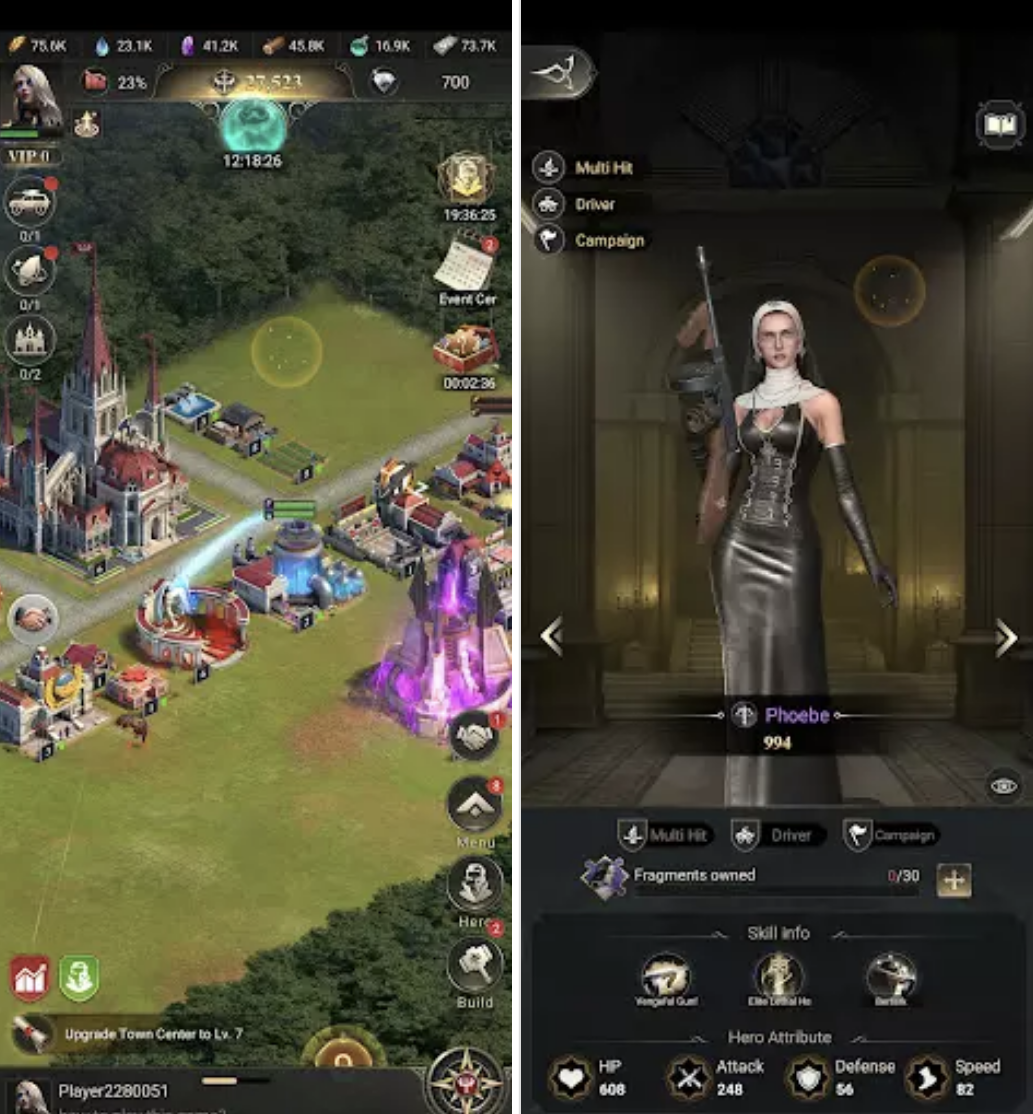Screen dimensions: 1033x1114
Task: Add fragments with the plus button
Action: [x=954, y=880]
